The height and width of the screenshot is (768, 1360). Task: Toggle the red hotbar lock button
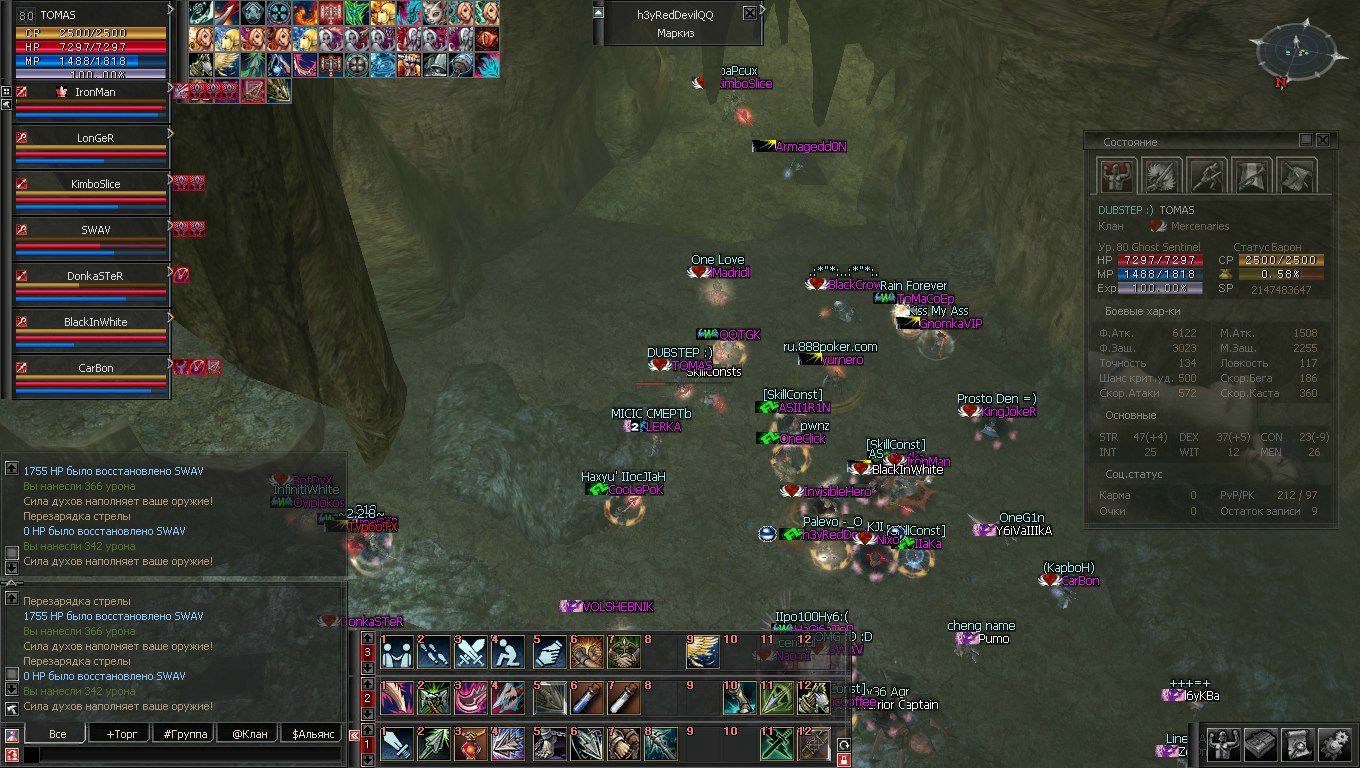843,761
